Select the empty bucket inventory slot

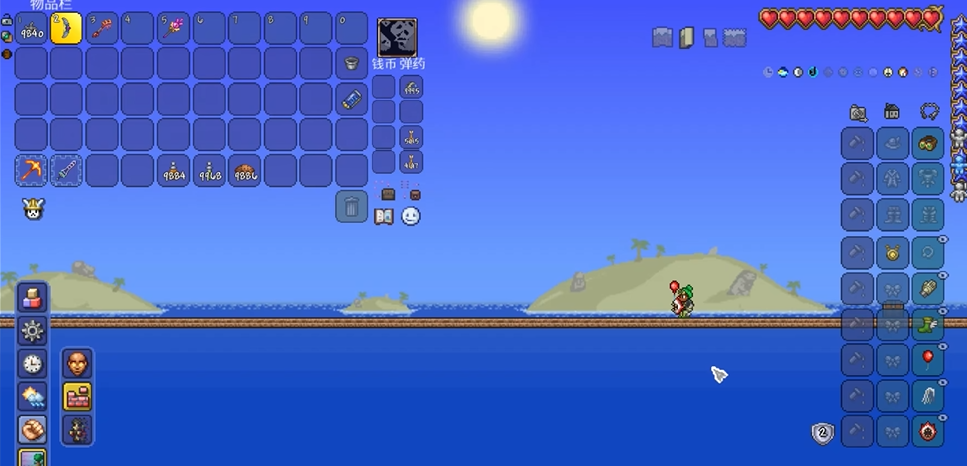click(351, 64)
